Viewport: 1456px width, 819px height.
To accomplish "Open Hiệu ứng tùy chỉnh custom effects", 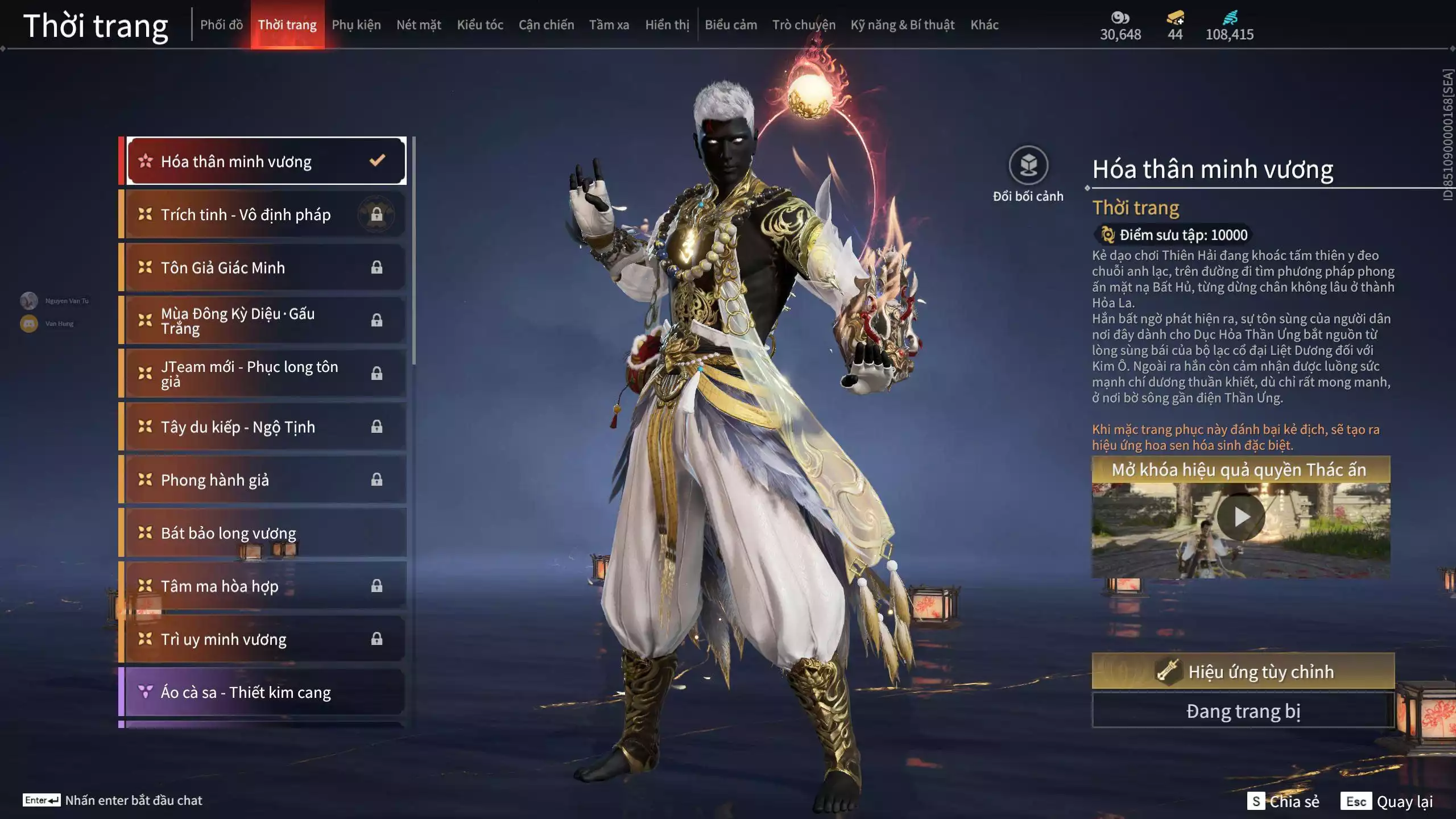I will click(x=1243, y=672).
